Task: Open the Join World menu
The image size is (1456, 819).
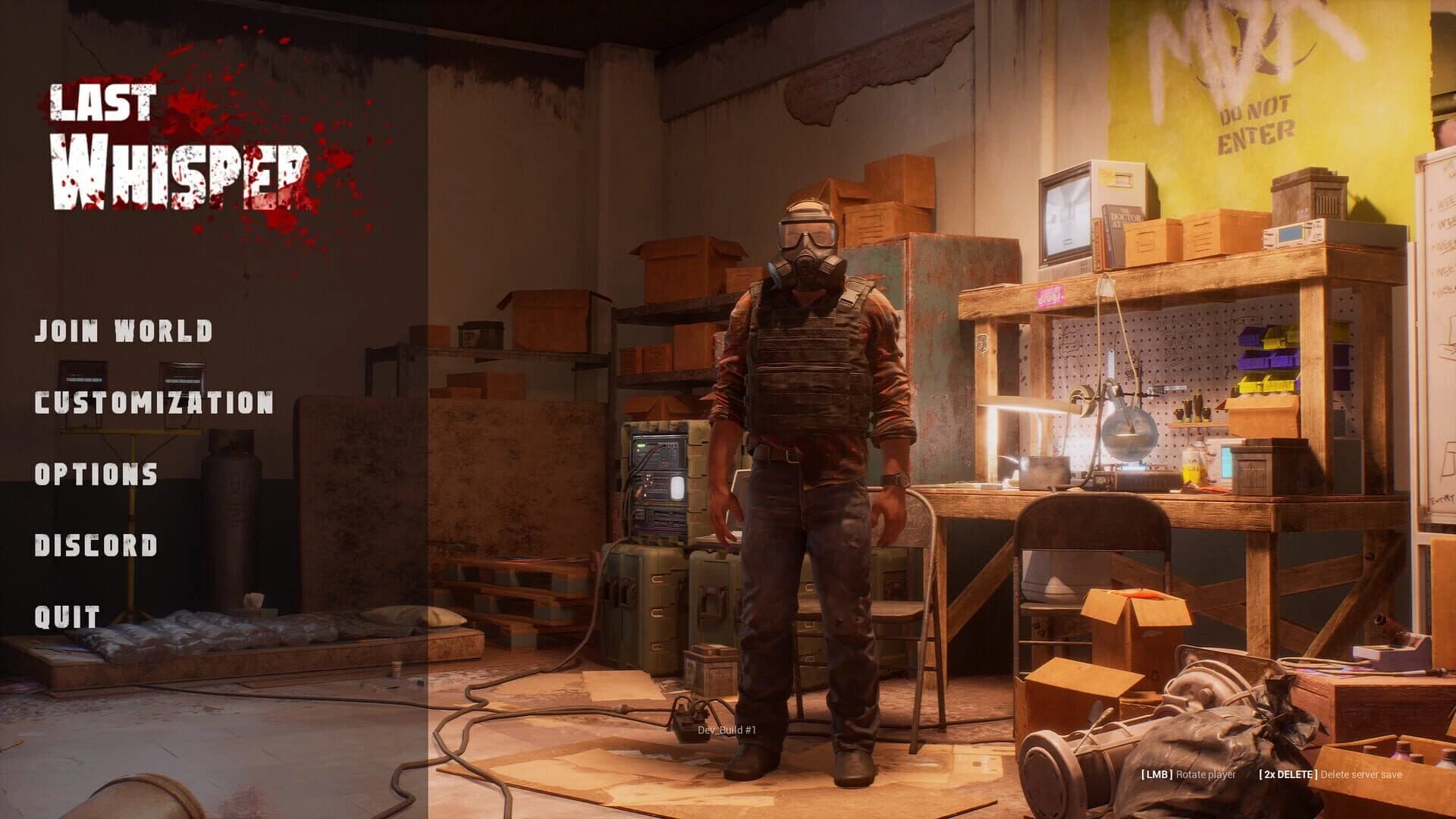Action: point(121,331)
